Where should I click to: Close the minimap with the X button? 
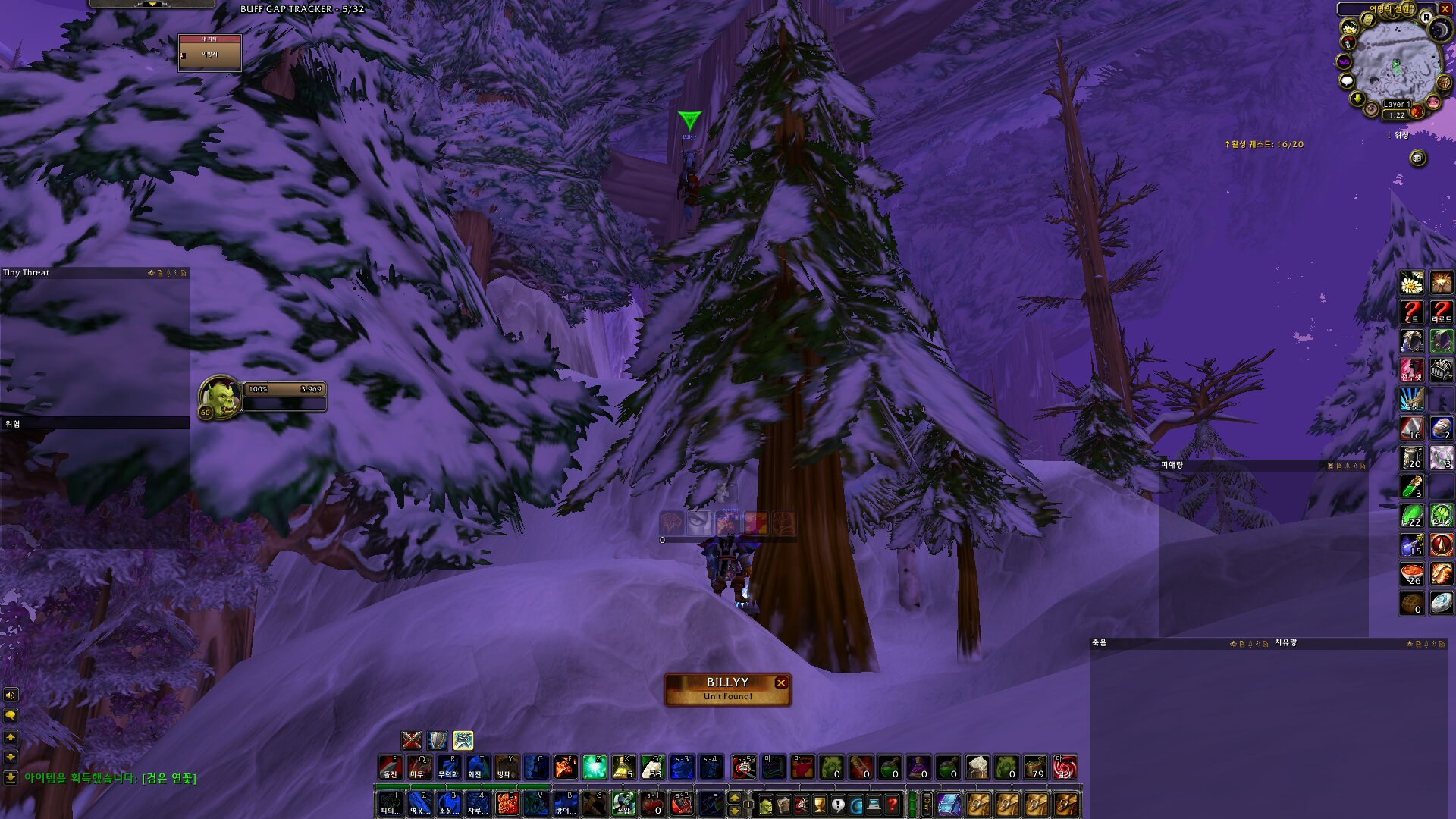(x=1445, y=9)
